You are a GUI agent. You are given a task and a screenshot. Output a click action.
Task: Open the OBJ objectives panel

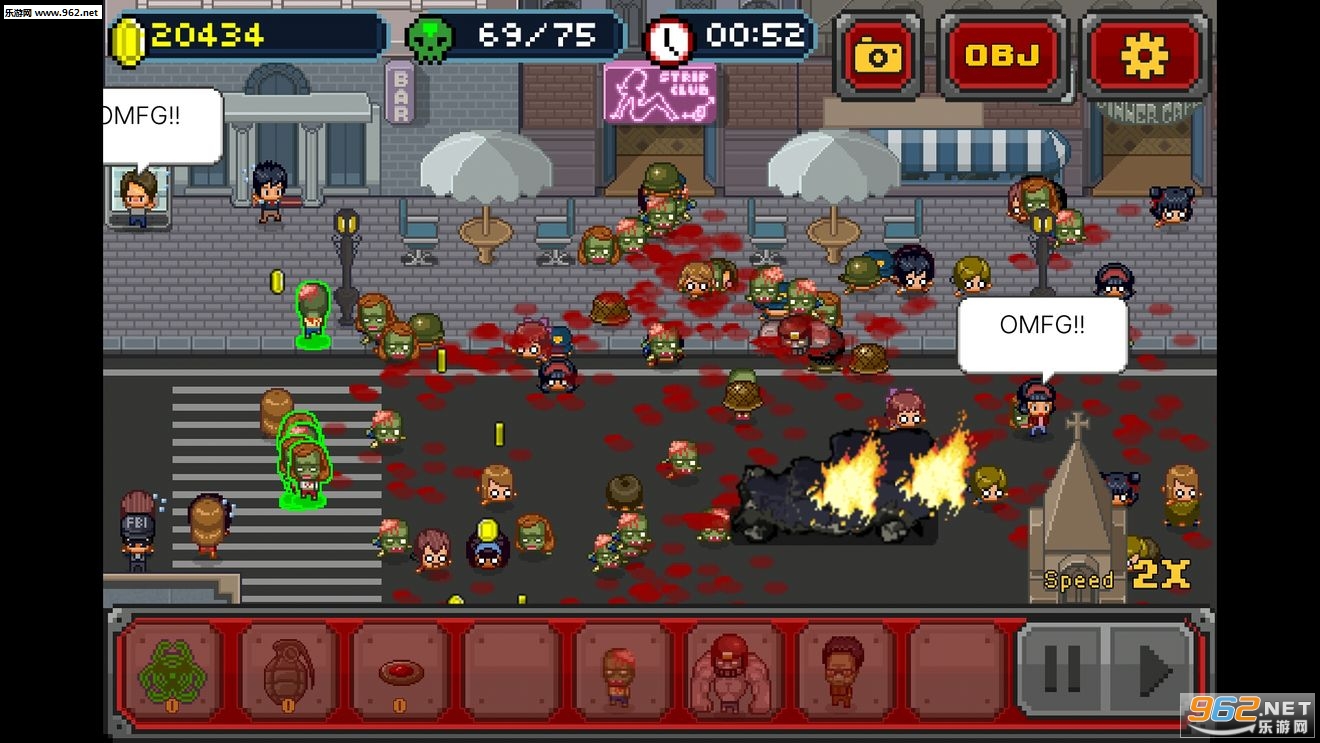1002,56
